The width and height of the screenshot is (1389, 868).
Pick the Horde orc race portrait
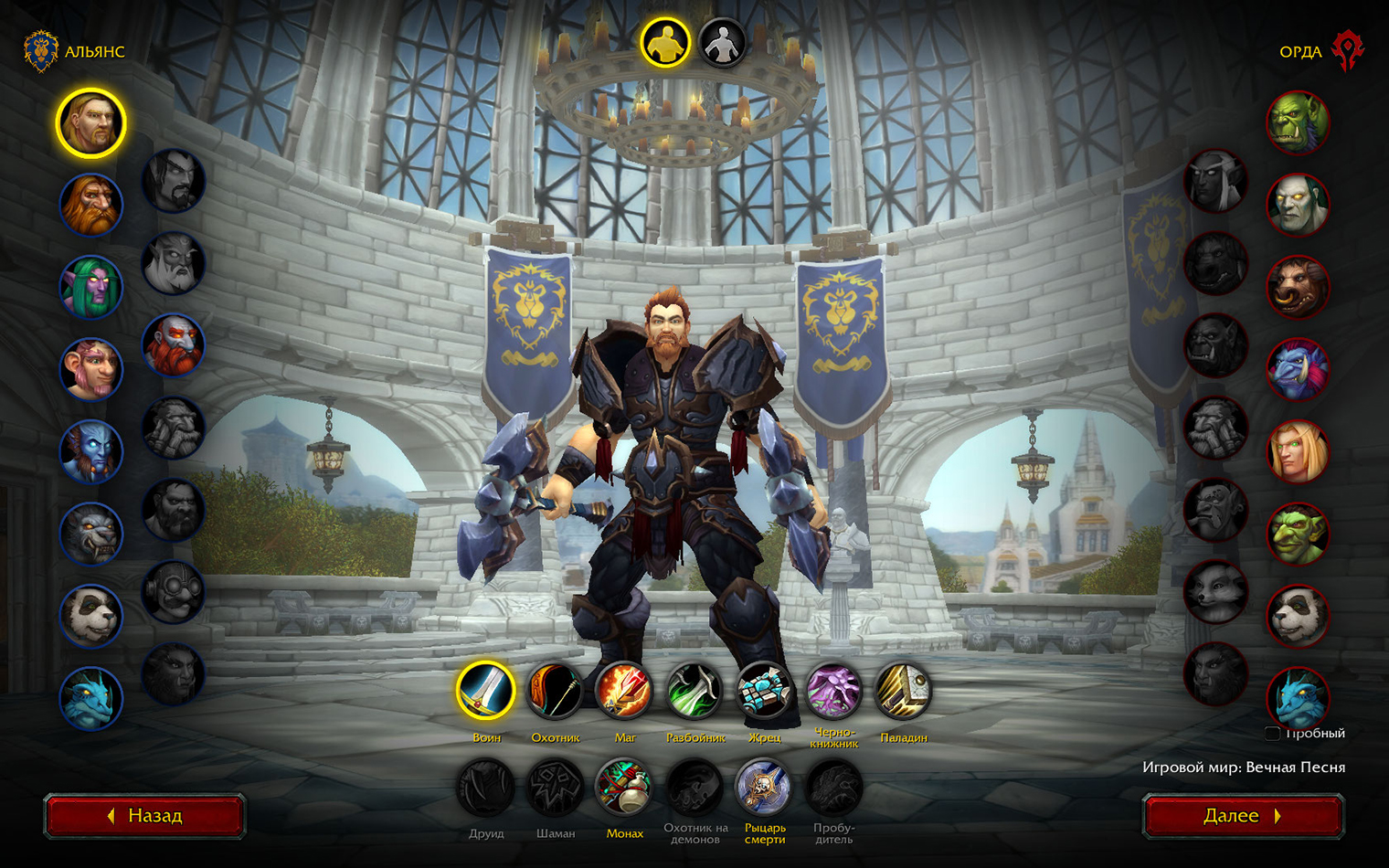[x=1298, y=123]
